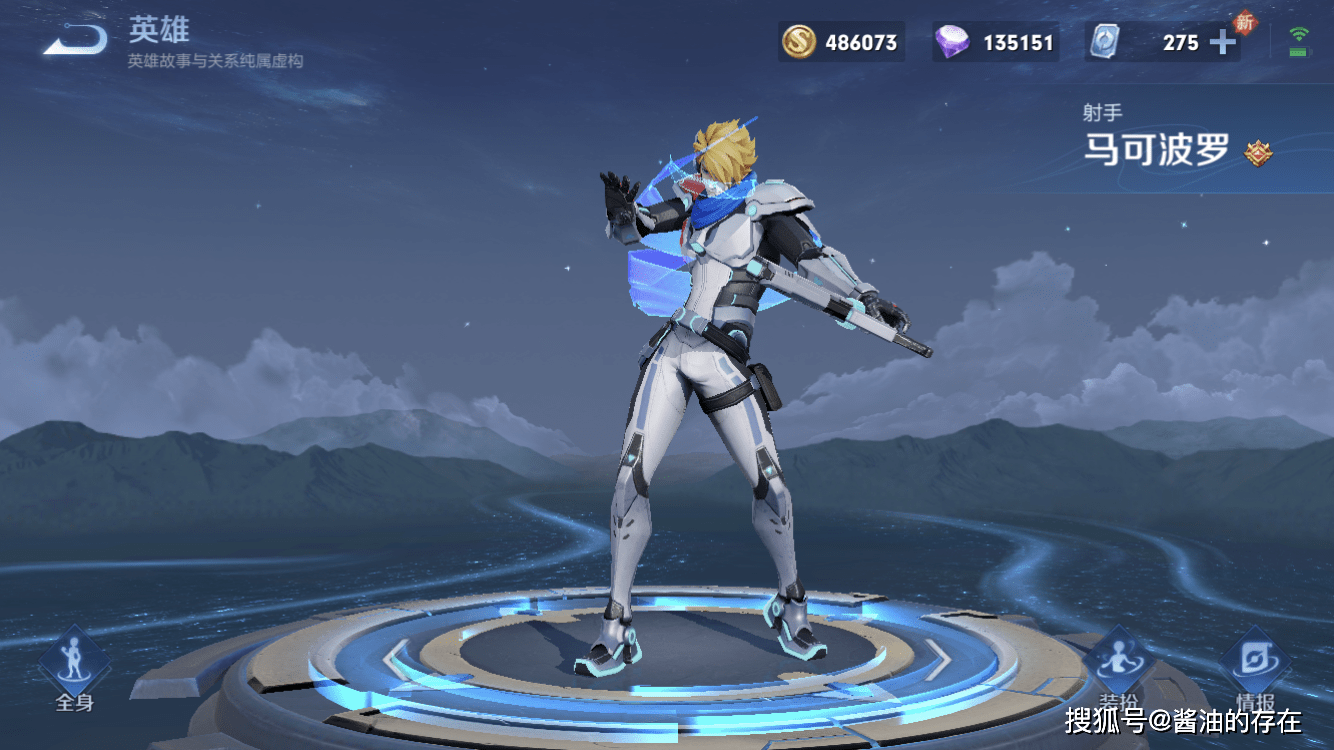Add more tickets with the plus button
This screenshot has height=750, width=1334.
coord(1222,42)
